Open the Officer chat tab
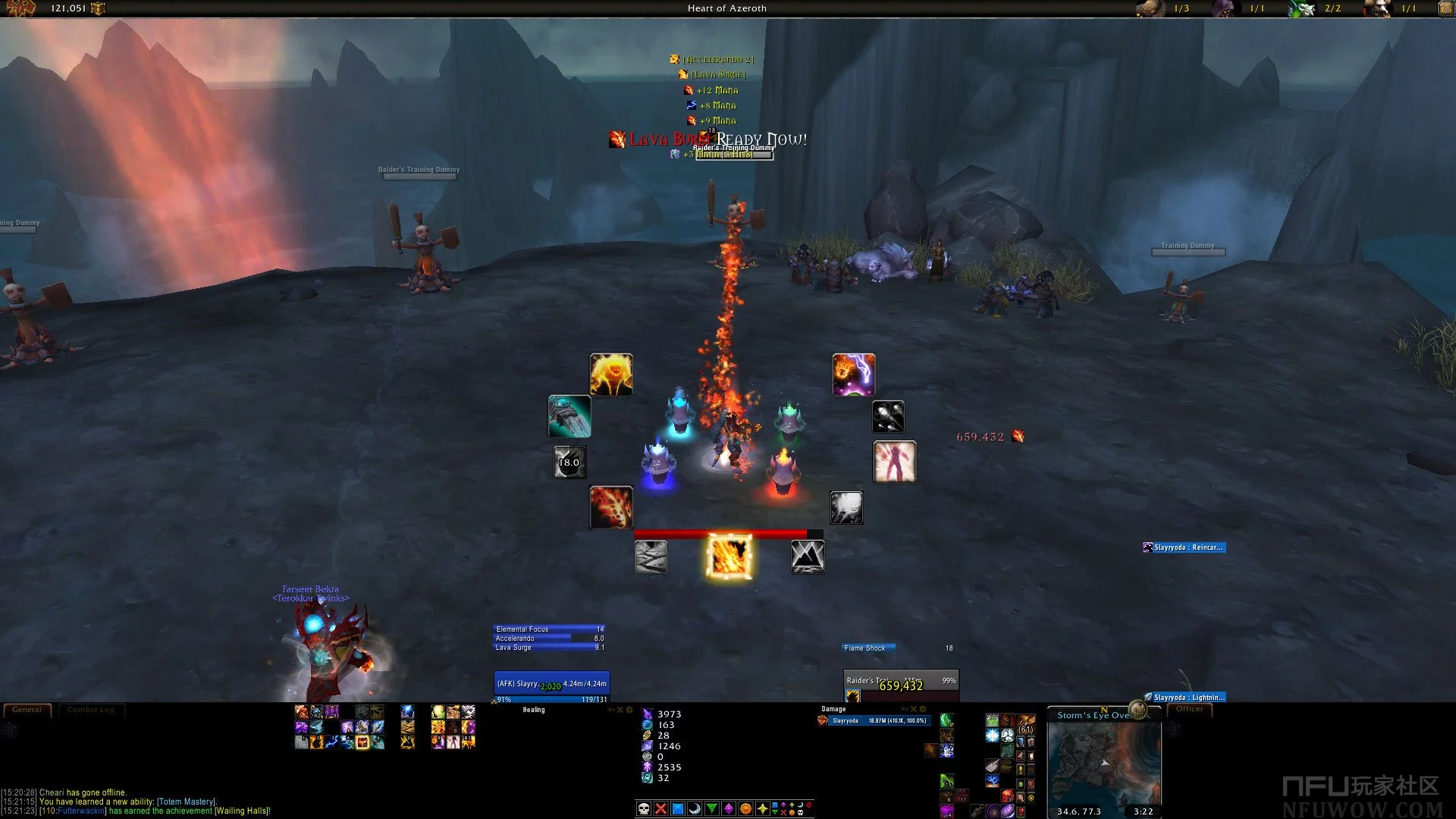The height and width of the screenshot is (819, 1456). point(1189,709)
